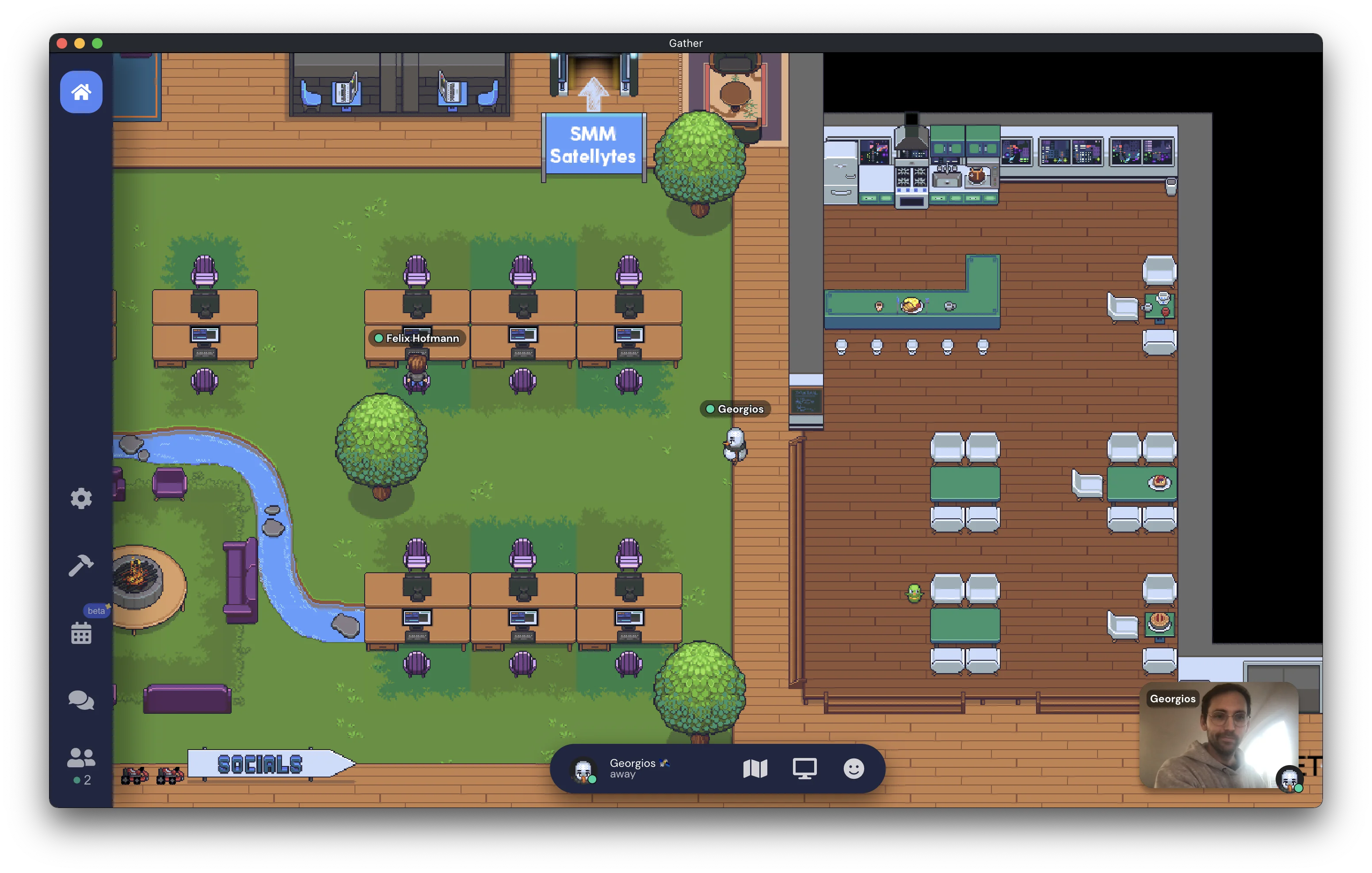Click Georgios avatar in bottom toolbar

583,770
